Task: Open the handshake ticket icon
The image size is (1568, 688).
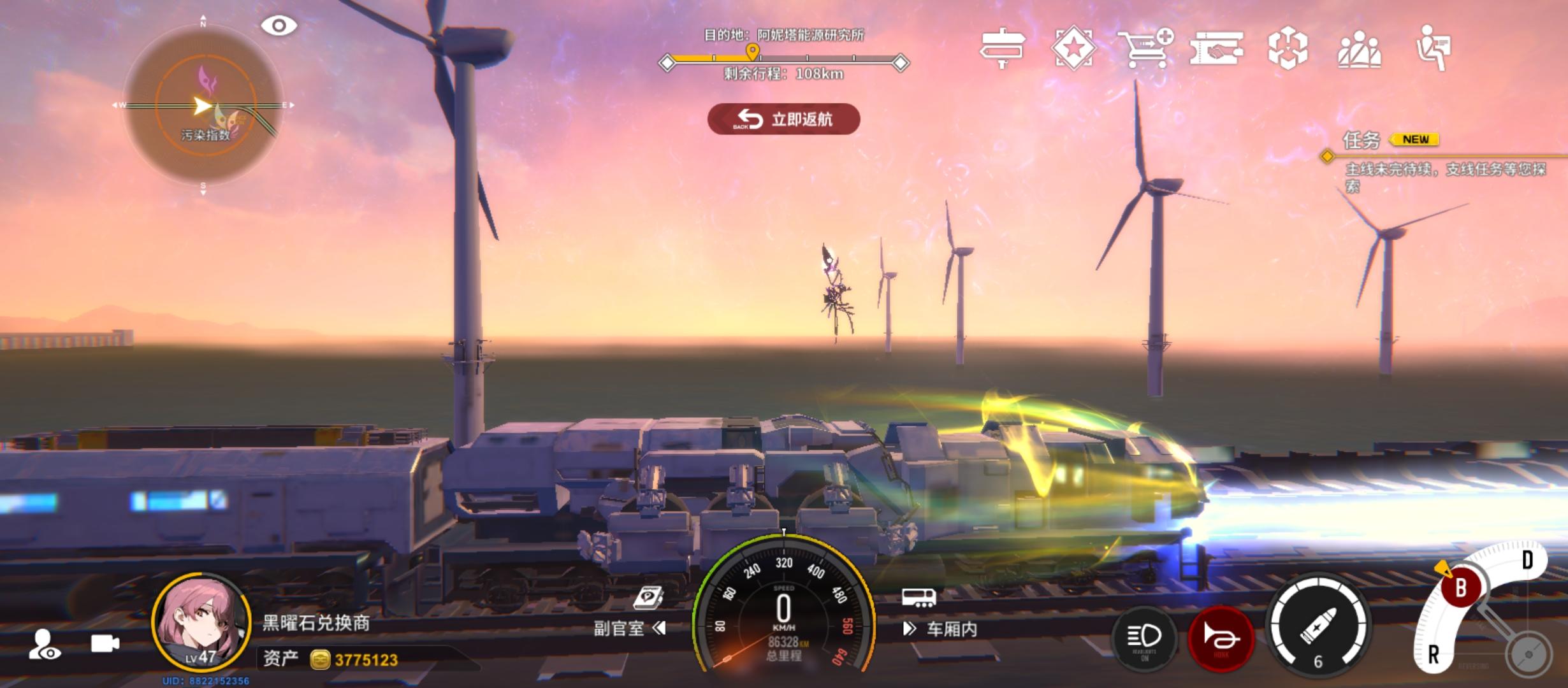Action: pos(1216,48)
